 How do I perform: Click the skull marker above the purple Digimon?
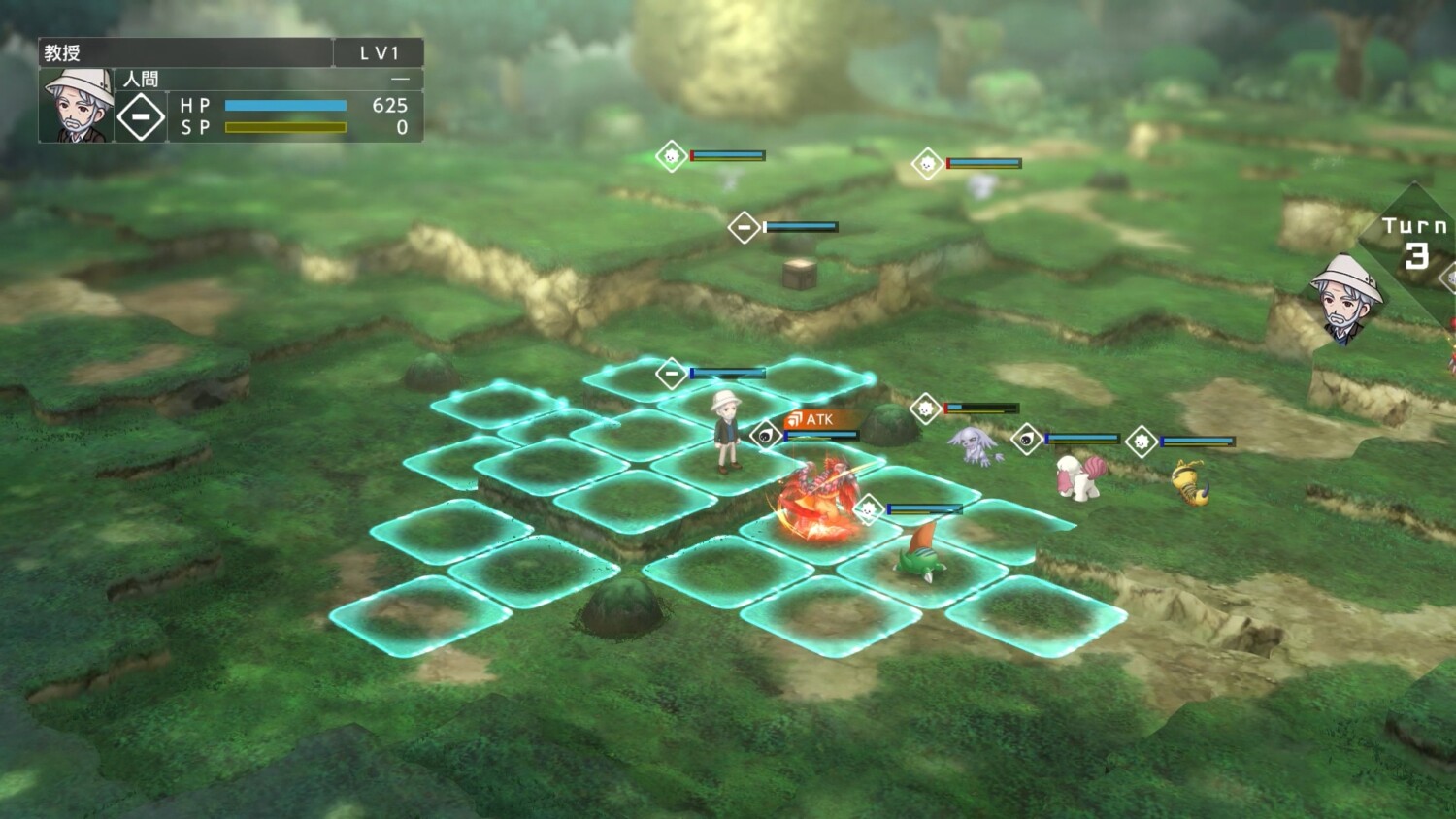(924, 408)
